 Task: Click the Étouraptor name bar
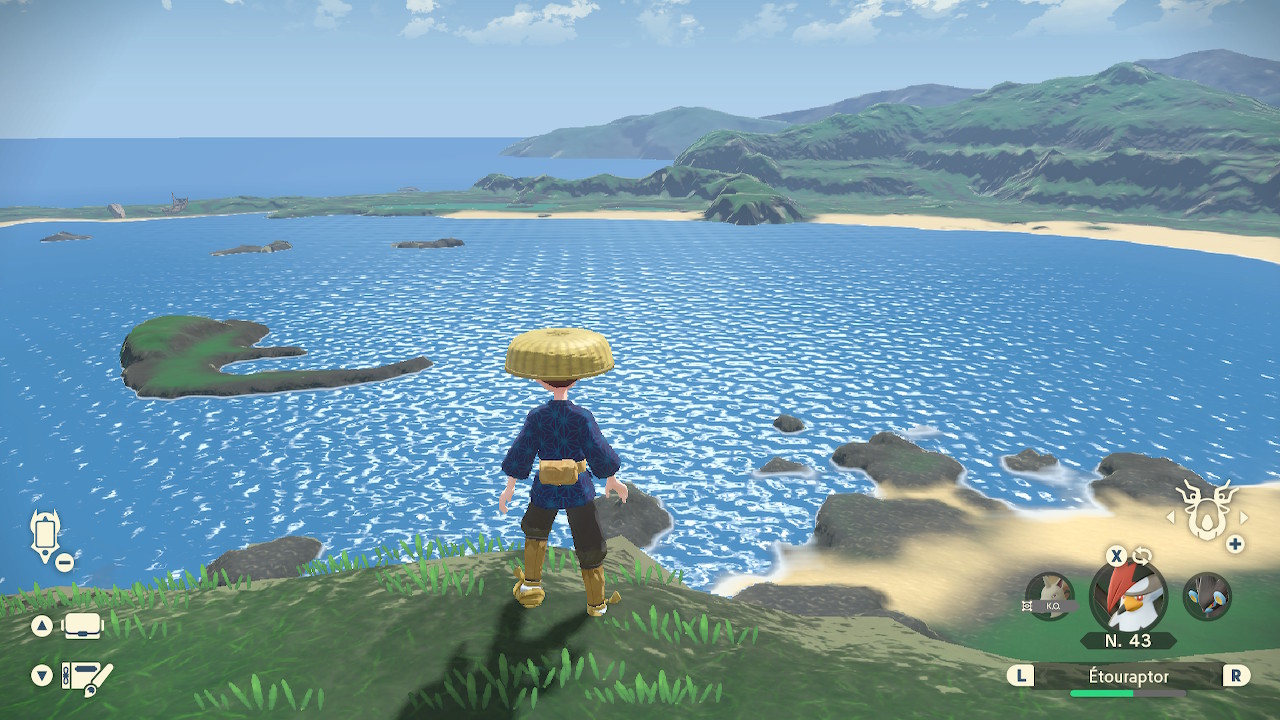1128,677
